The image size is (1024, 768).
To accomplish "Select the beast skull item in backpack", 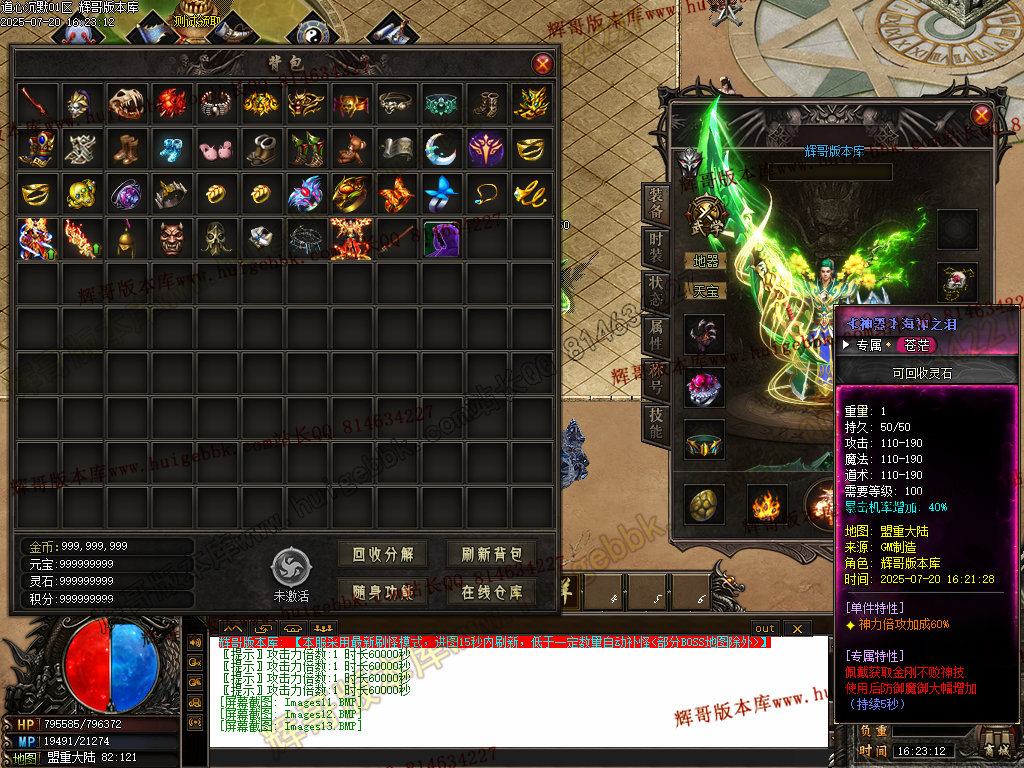I will tap(127, 102).
